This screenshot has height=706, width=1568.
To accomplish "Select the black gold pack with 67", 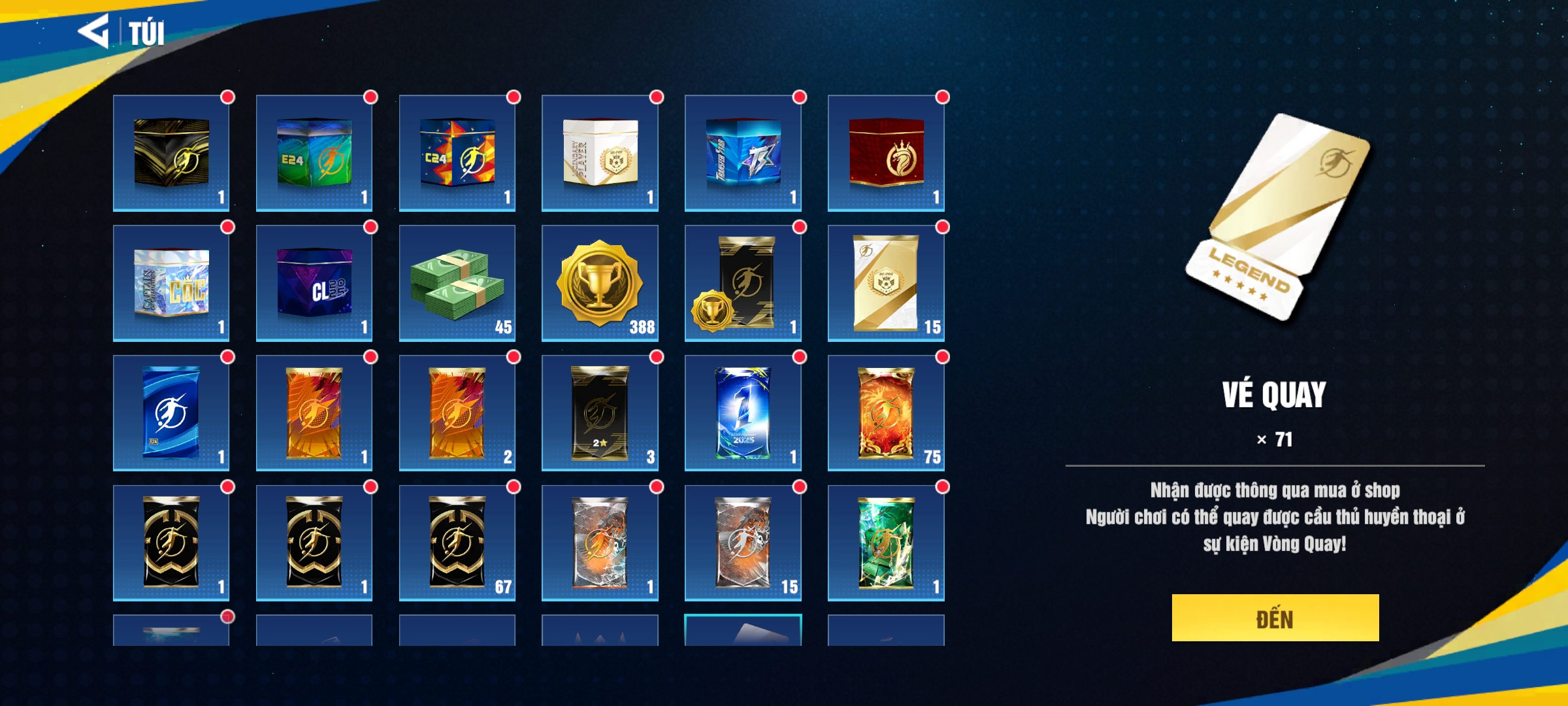I will [457, 543].
